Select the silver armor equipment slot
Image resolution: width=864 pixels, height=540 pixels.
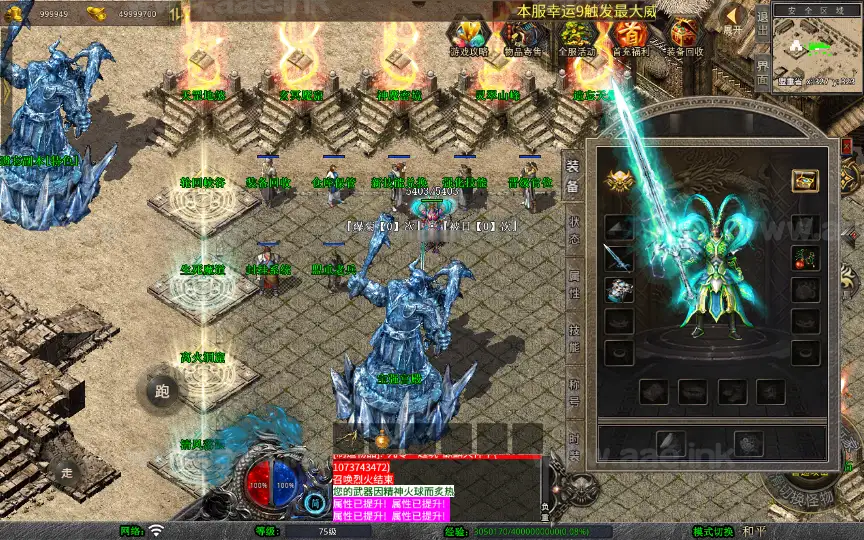coord(619,290)
